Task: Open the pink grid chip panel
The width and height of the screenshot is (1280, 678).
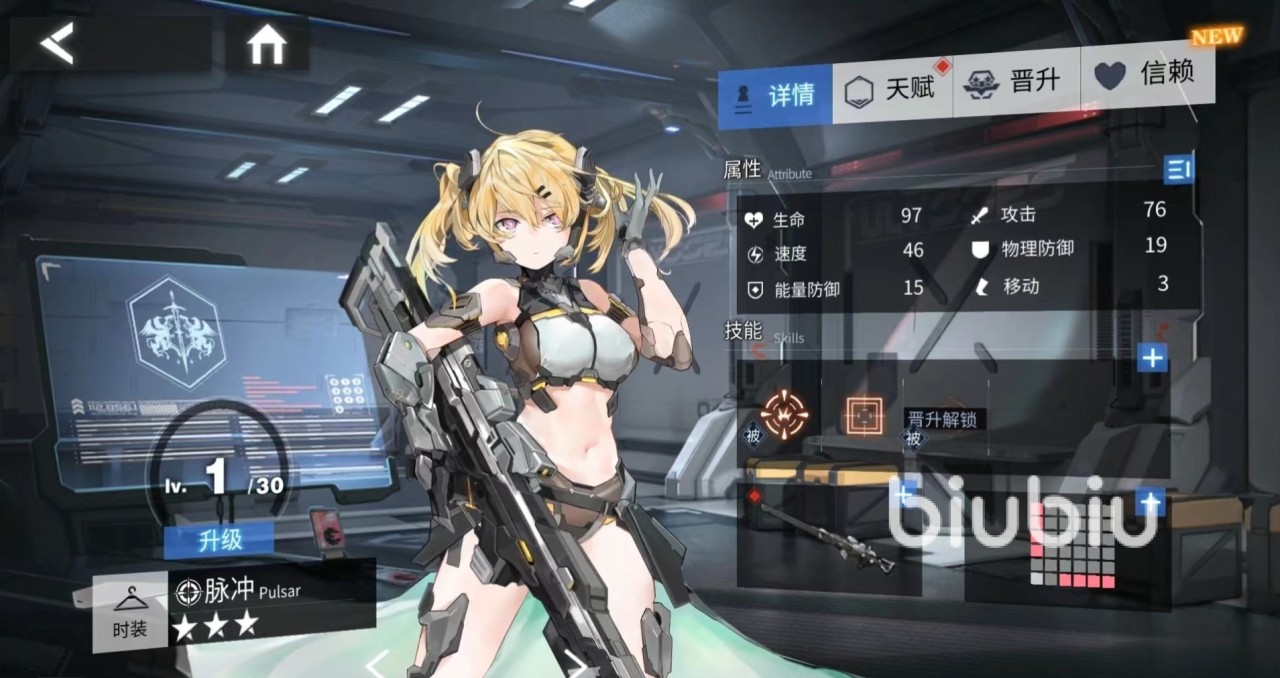Action: pos(1072,545)
